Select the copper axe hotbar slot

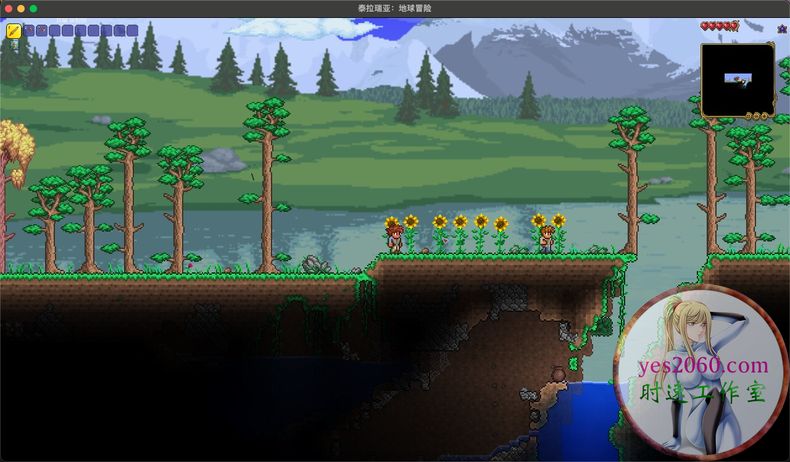coord(42,31)
